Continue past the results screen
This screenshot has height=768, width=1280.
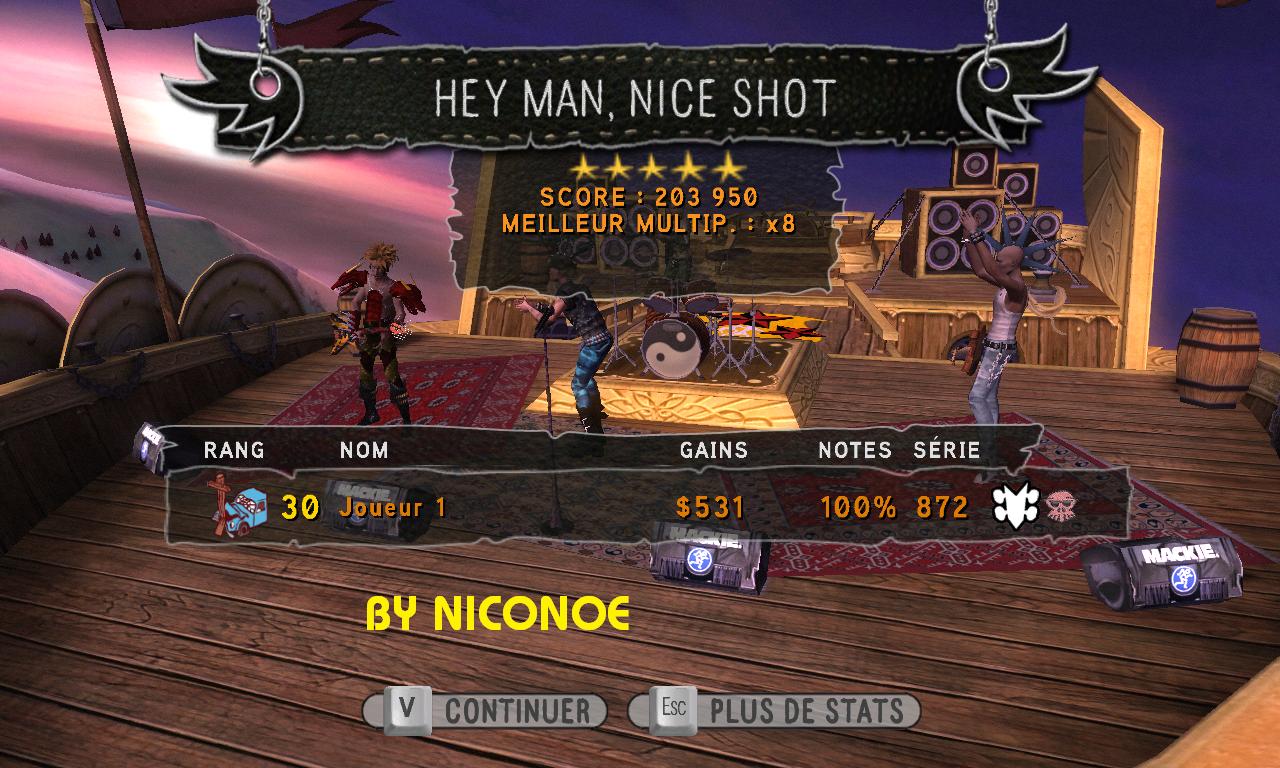[x=486, y=711]
